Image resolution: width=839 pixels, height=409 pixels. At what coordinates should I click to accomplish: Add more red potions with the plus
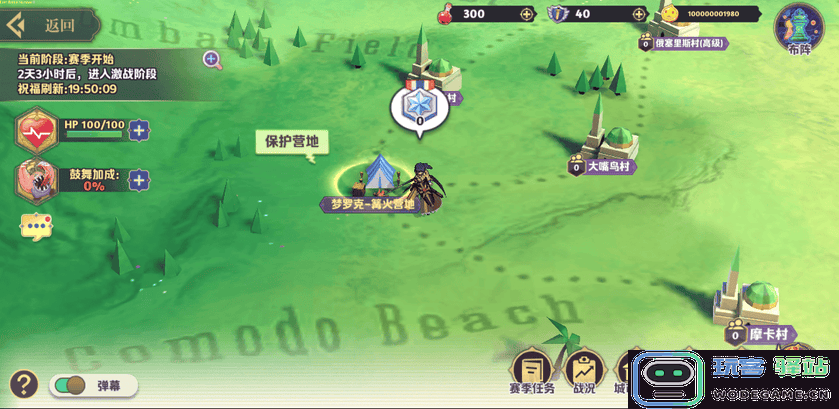527,14
